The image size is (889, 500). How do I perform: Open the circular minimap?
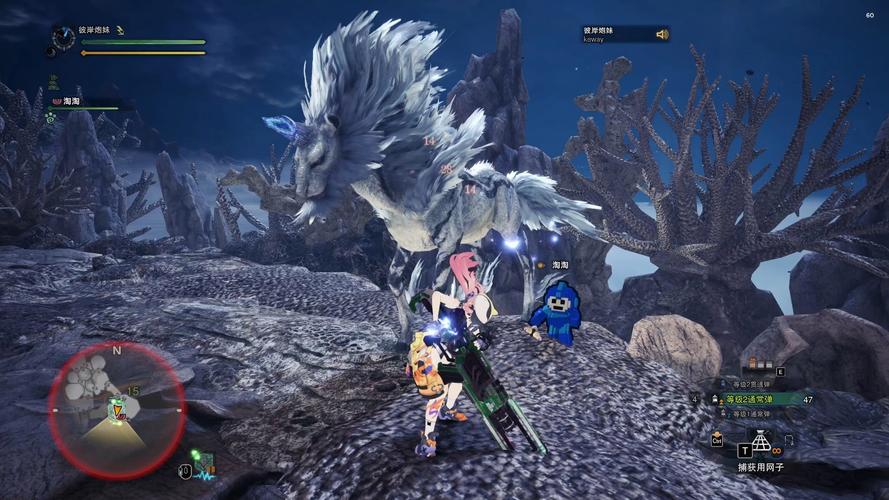(x=116, y=395)
